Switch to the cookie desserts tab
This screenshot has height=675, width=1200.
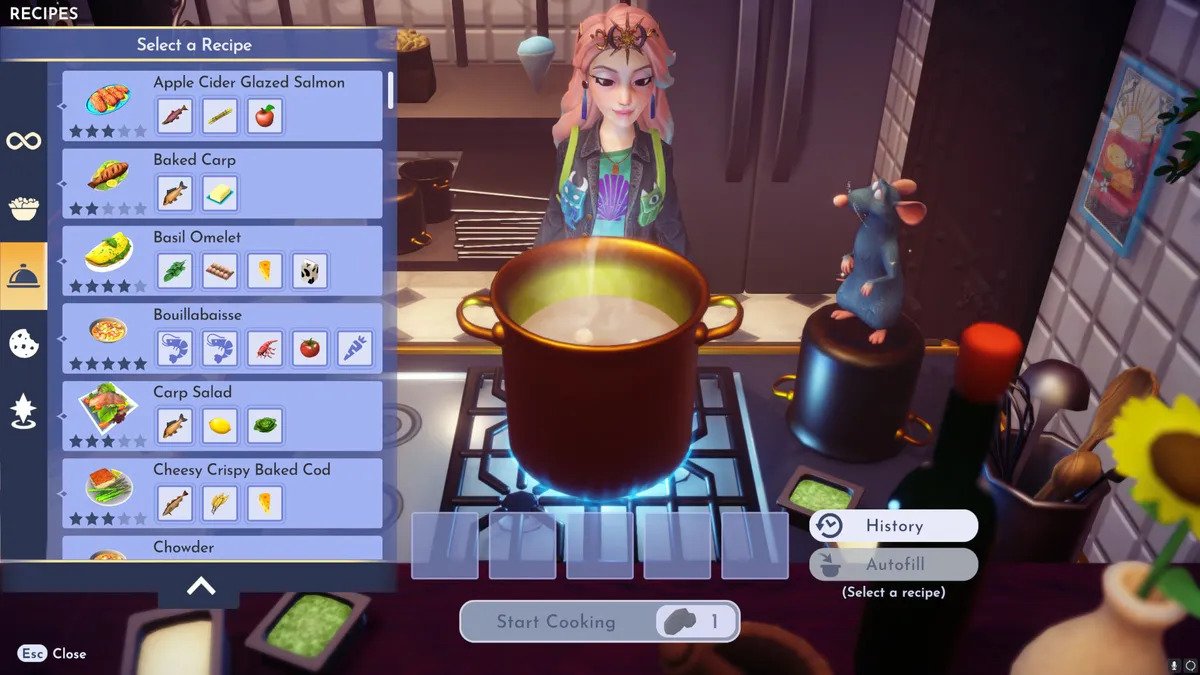click(23, 343)
